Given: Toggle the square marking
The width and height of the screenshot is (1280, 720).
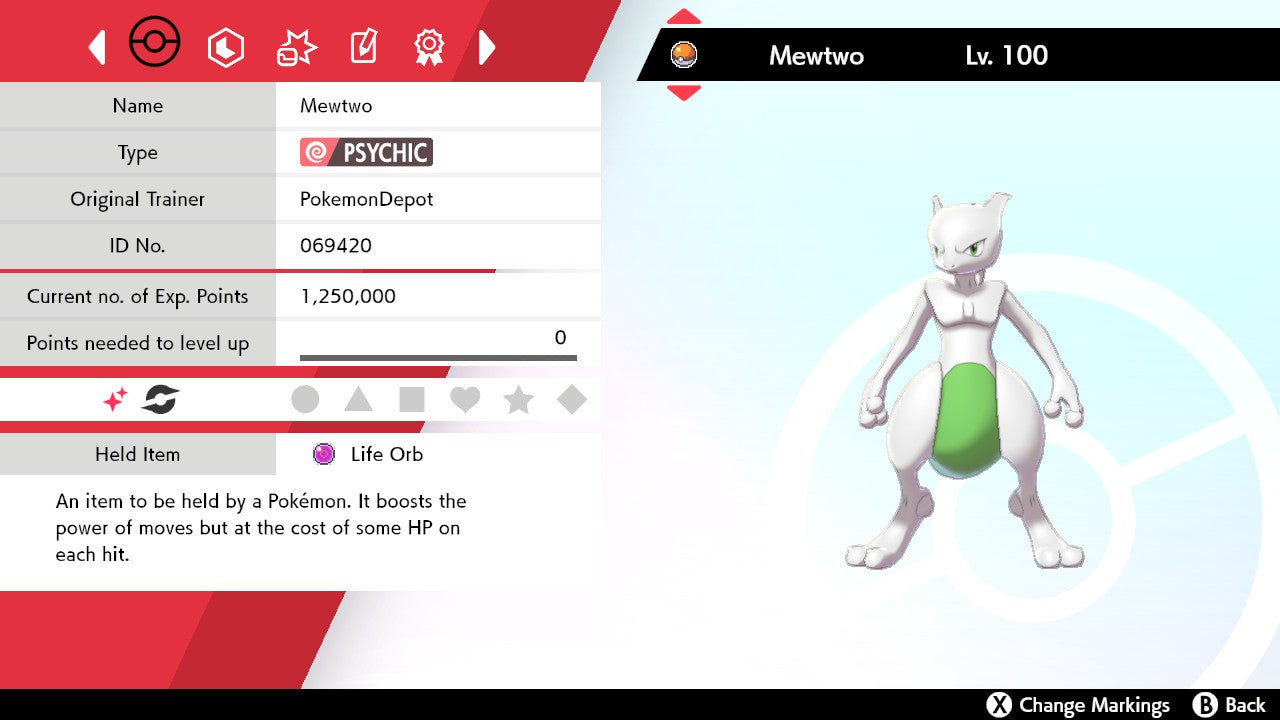Looking at the screenshot, I should point(411,400).
